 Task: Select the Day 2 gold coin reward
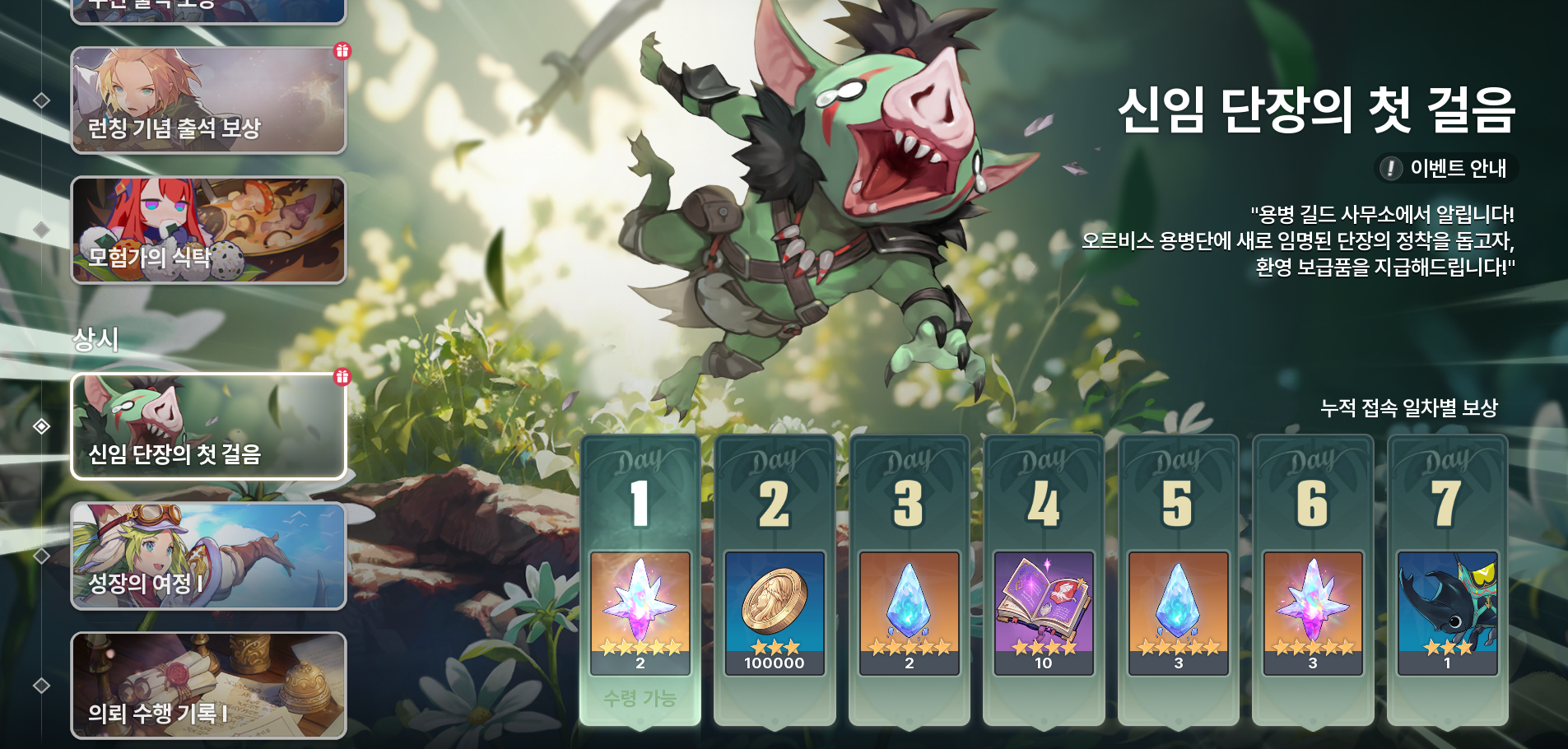(775, 613)
